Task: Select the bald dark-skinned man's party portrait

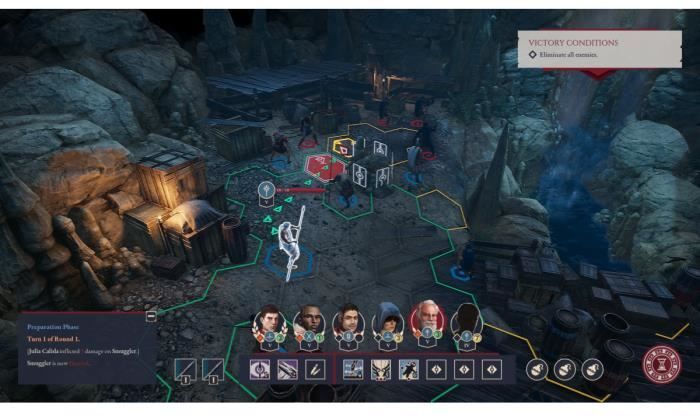Action: (x=309, y=322)
